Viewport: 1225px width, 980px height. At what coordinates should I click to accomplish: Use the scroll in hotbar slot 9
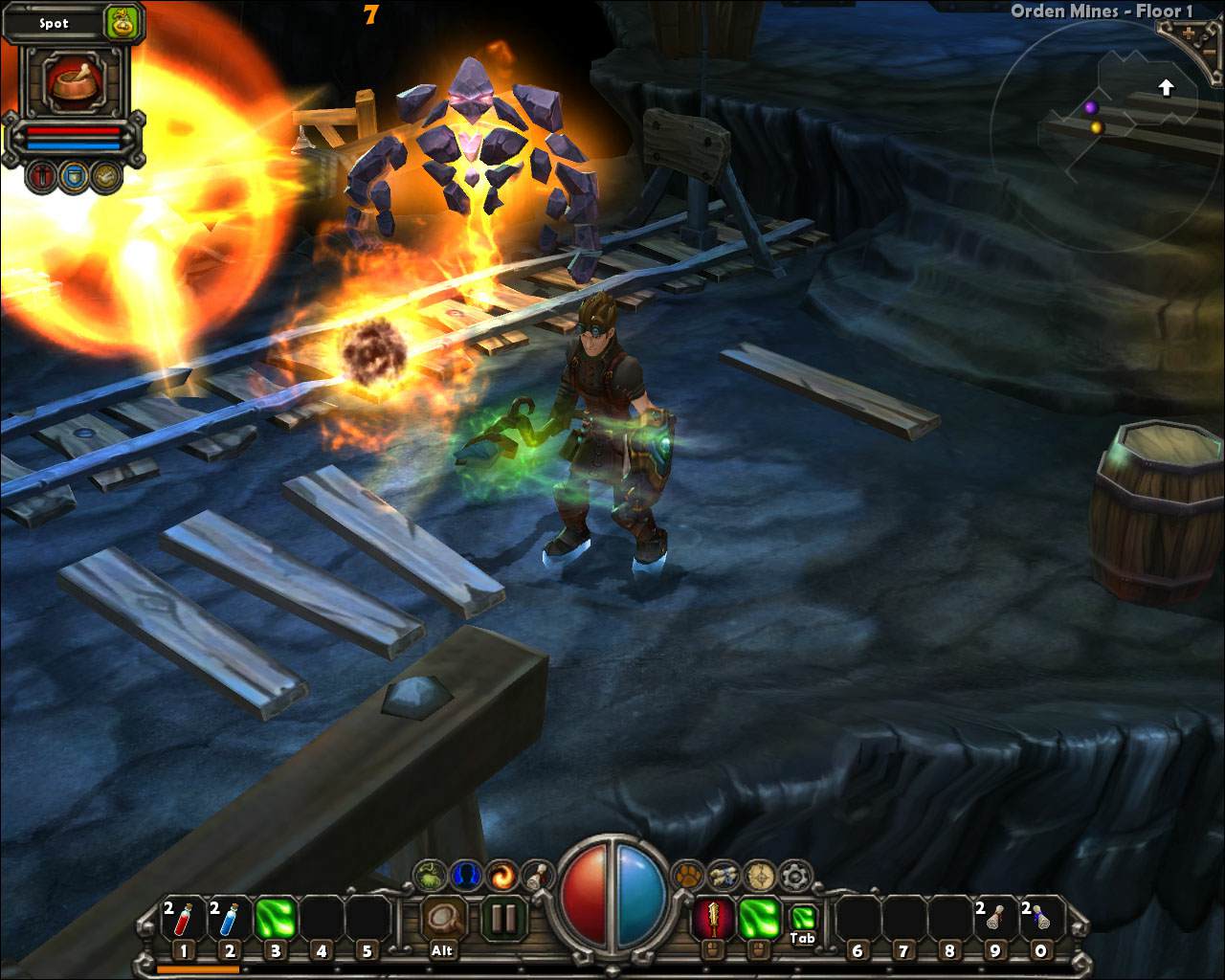coord(994,921)
